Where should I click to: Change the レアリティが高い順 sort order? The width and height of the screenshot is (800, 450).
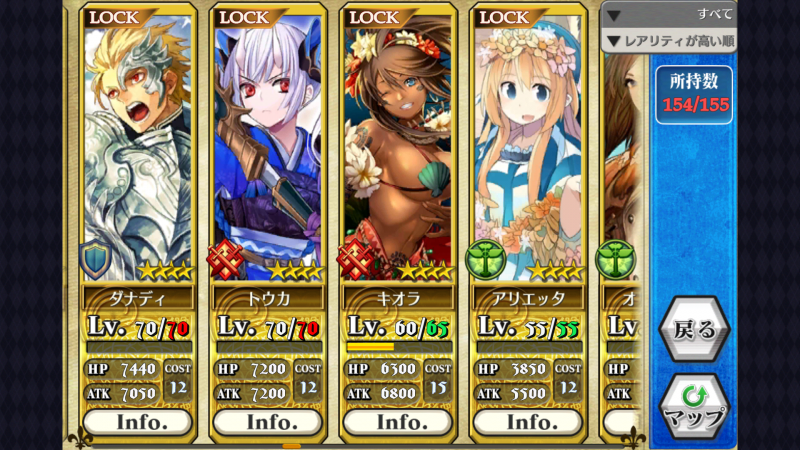tap(669, 40)
